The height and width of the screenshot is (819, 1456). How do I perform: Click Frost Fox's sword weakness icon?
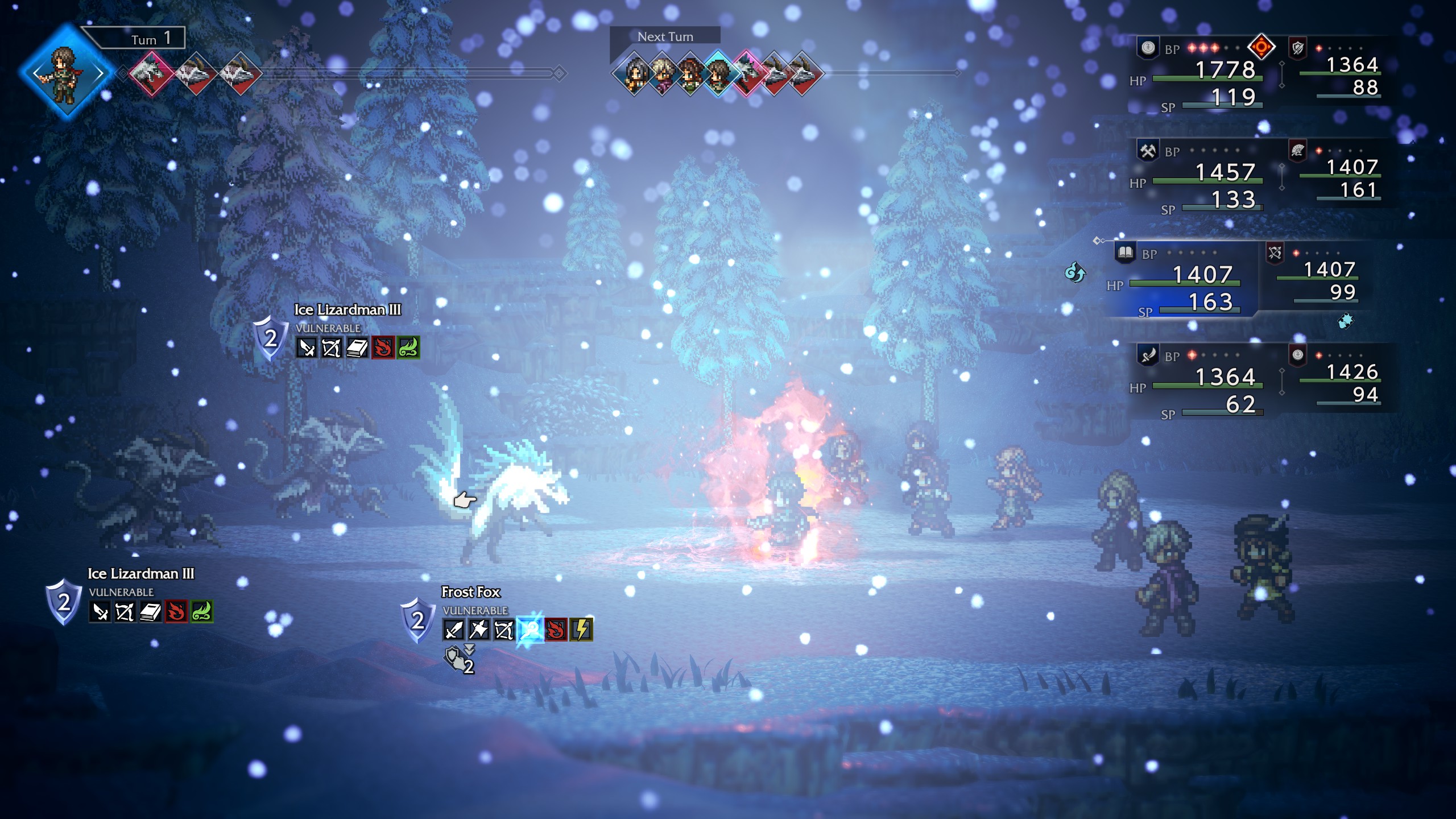(x=454, y=630)
